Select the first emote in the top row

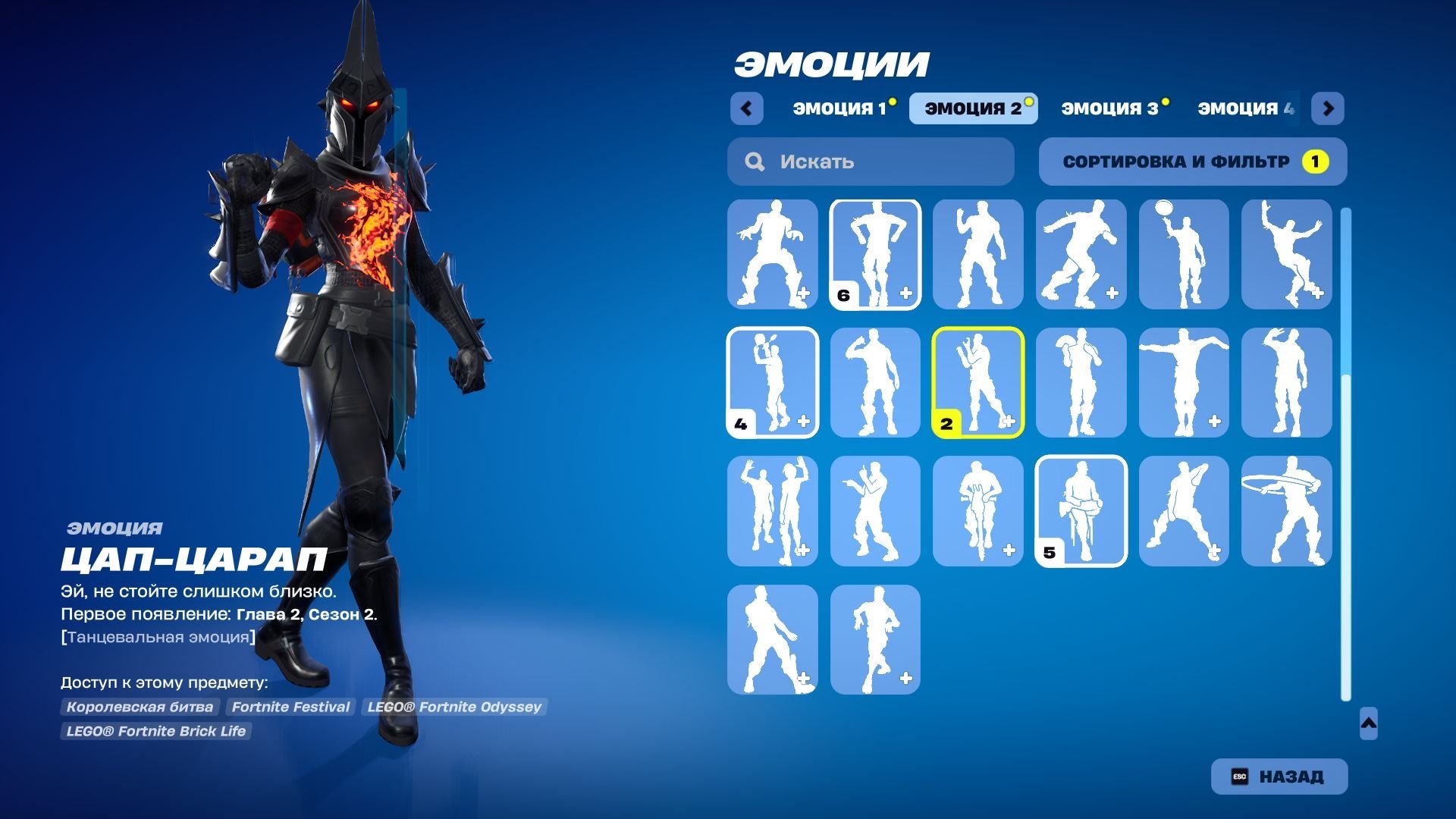tap(773, 254)
